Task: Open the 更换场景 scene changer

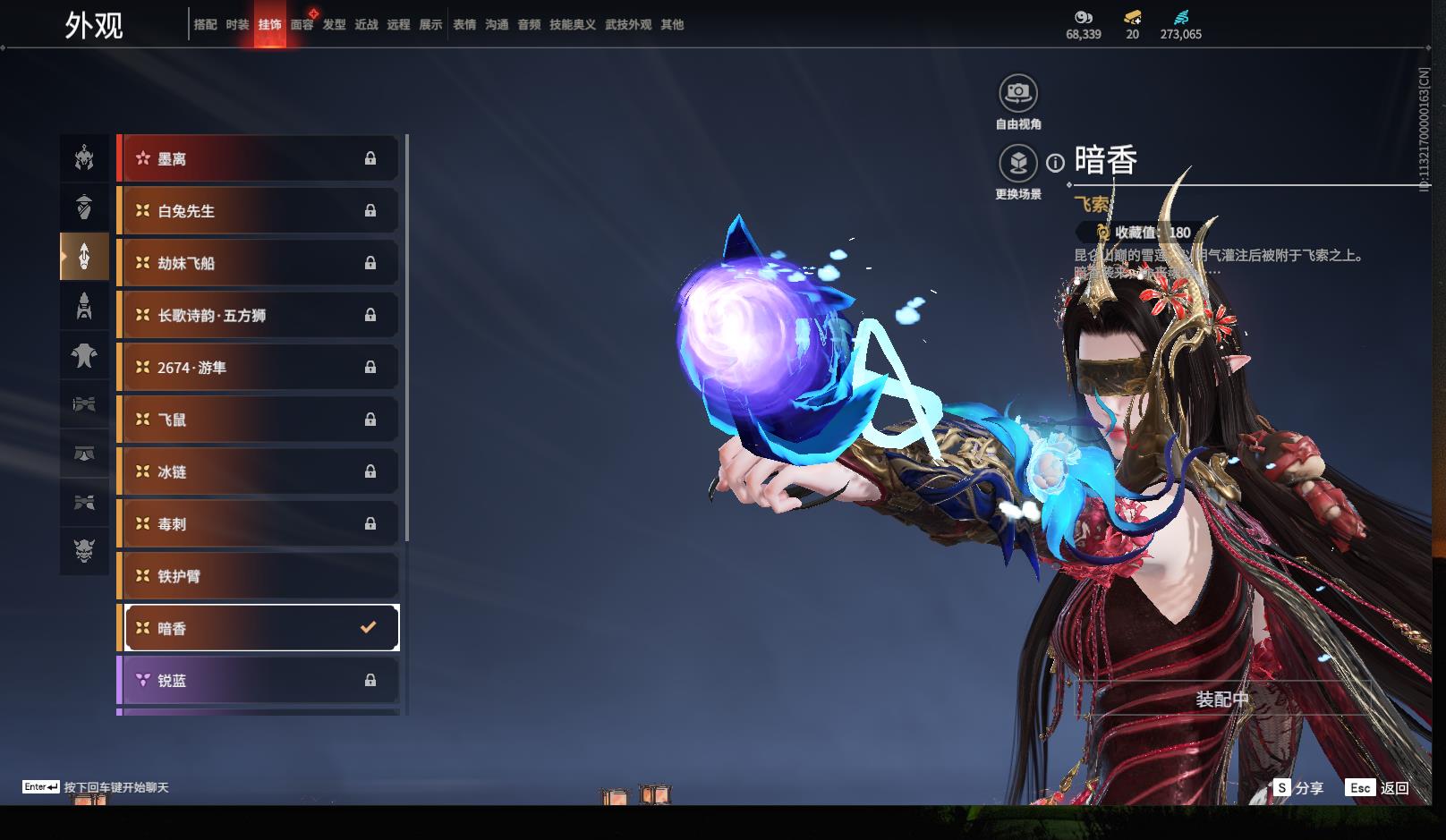Action: pos(1018,164)
